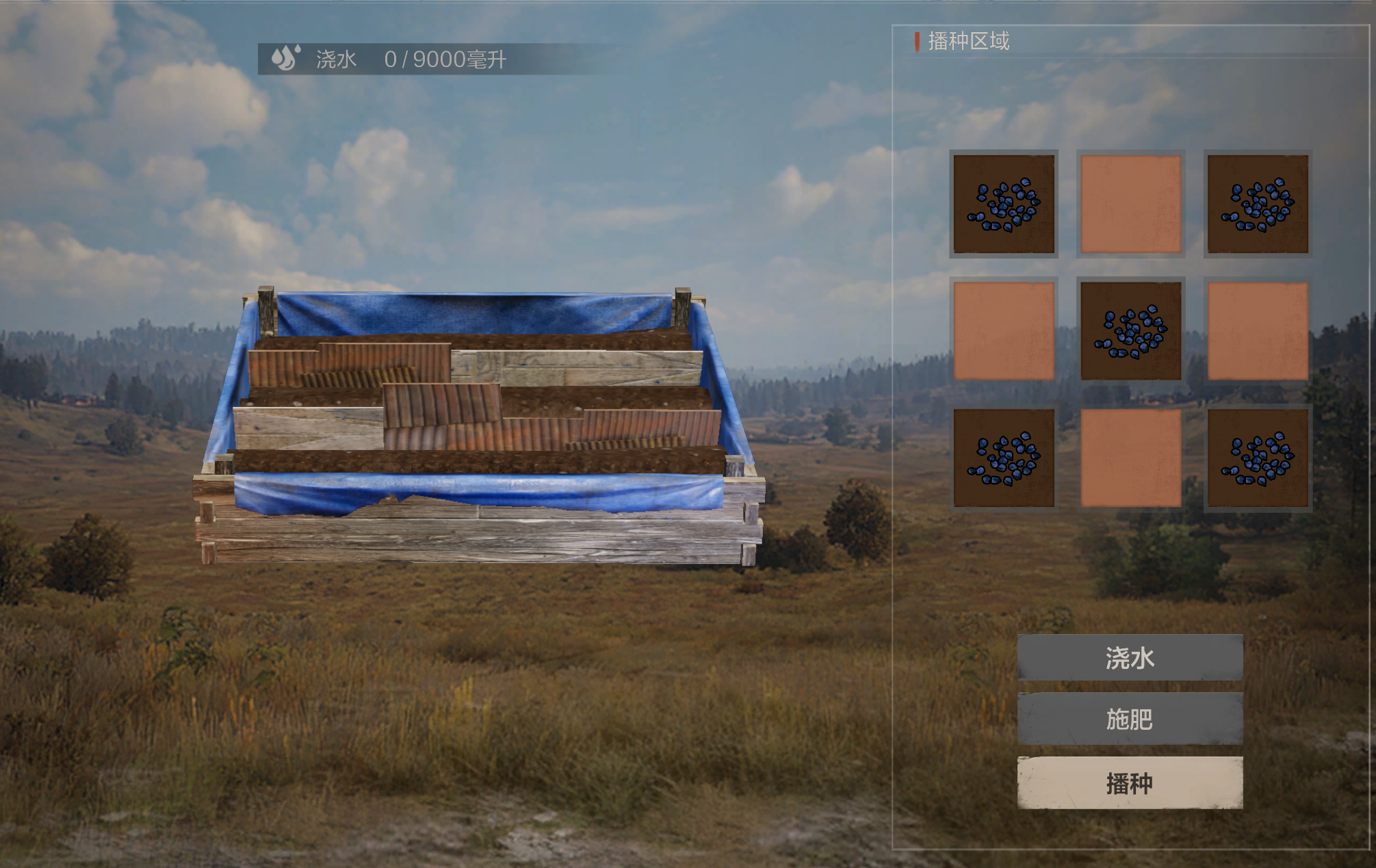Click the 浇水 (water) button
1376x868 pixels.
point(1130,657)
